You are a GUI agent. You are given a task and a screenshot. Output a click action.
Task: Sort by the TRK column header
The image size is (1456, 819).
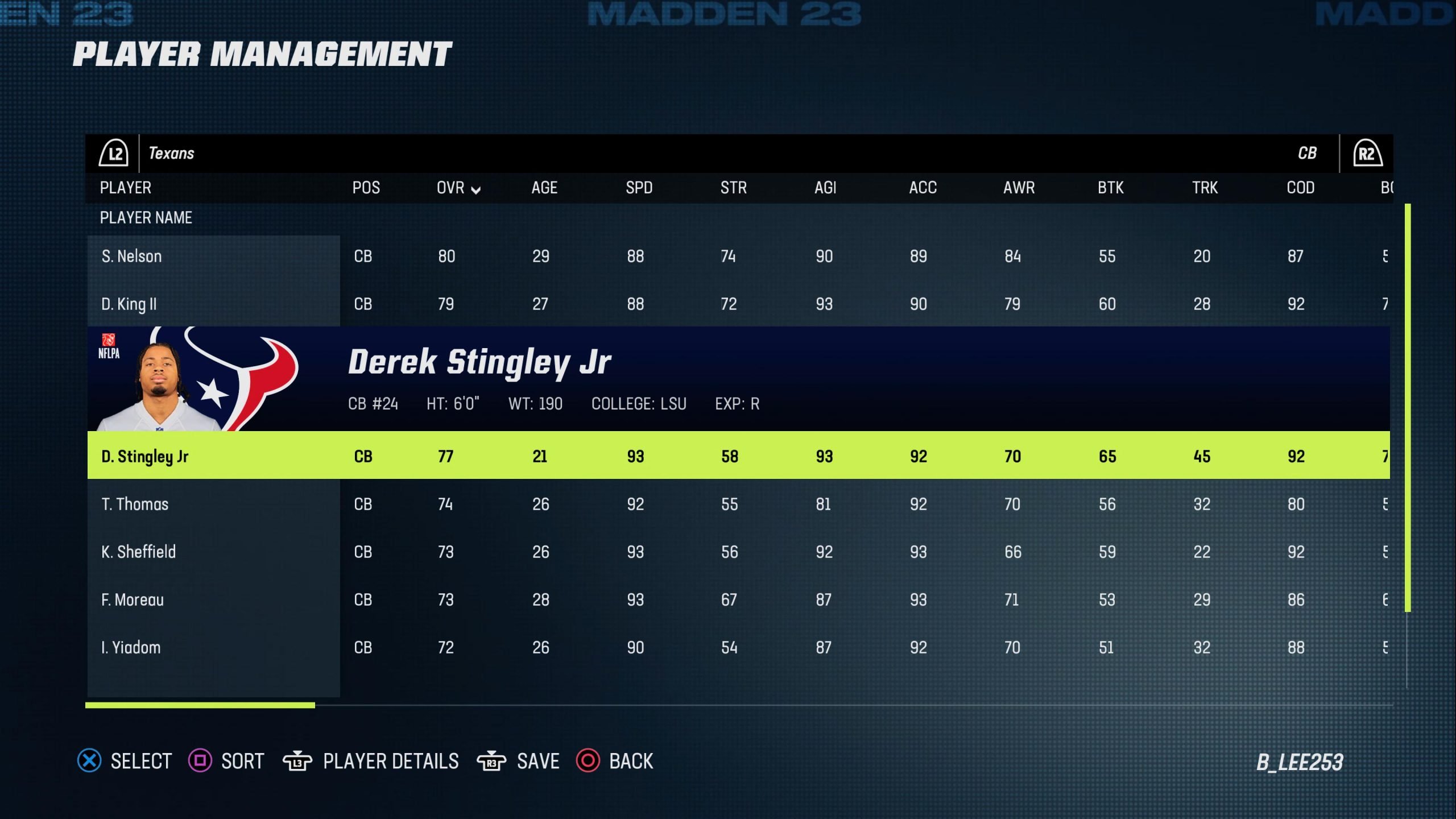[1205, 188]
